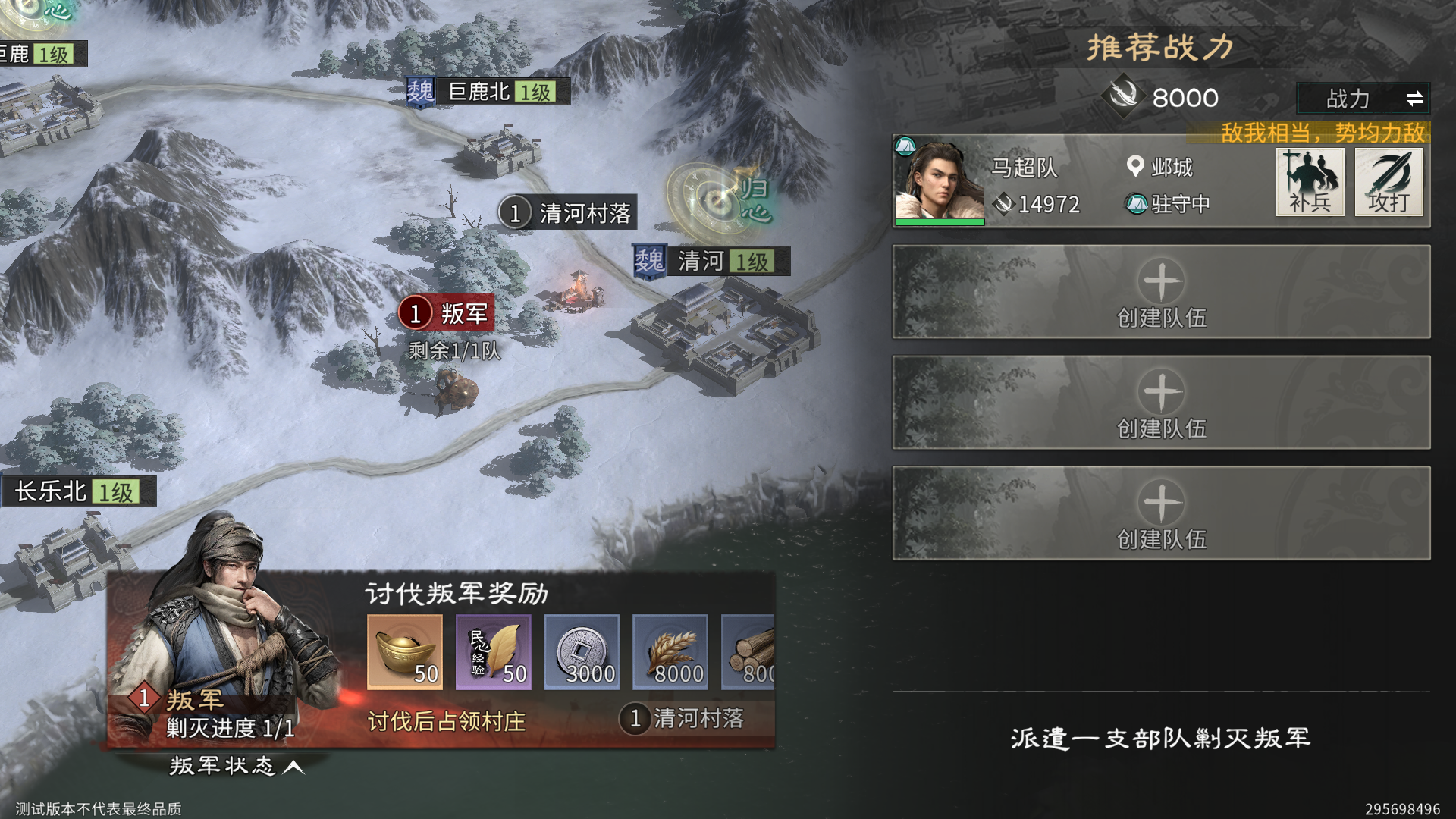
Task: Click the 攻打 attack sword icon
Action: 1389,182
